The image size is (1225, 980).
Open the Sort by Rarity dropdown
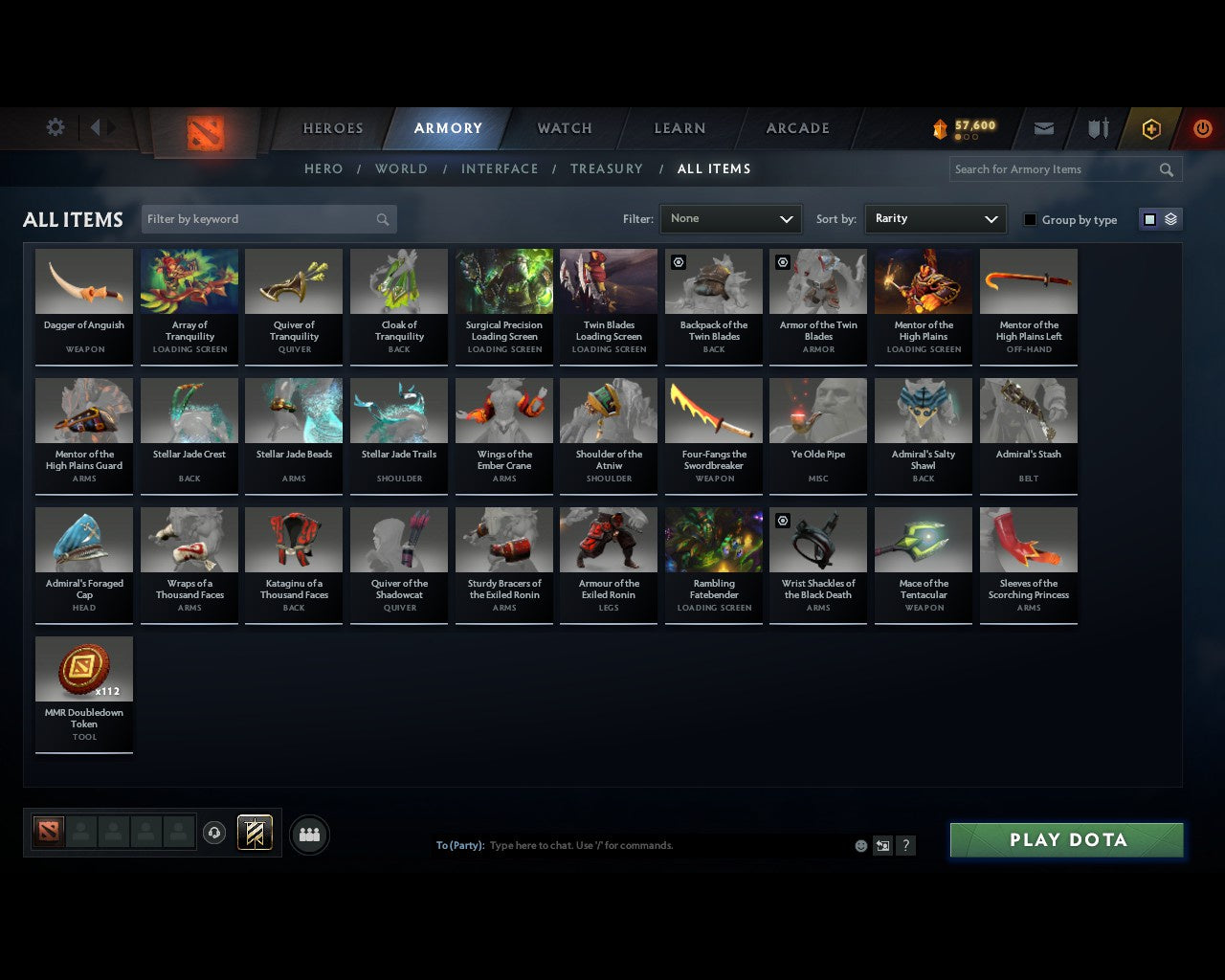pyautogui.click(x=935, y=218)
